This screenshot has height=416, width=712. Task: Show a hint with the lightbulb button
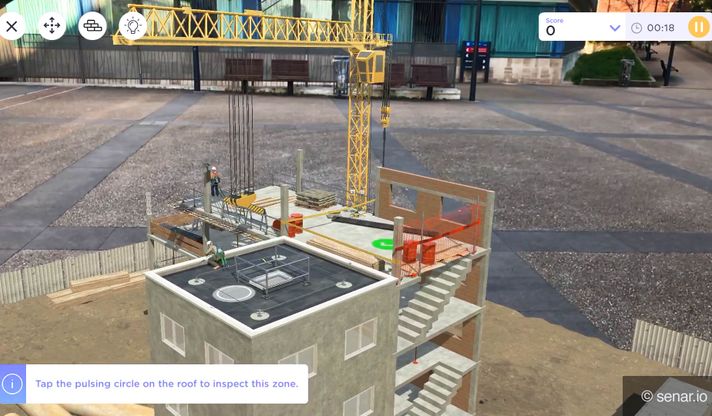click(x=133, y=26)
